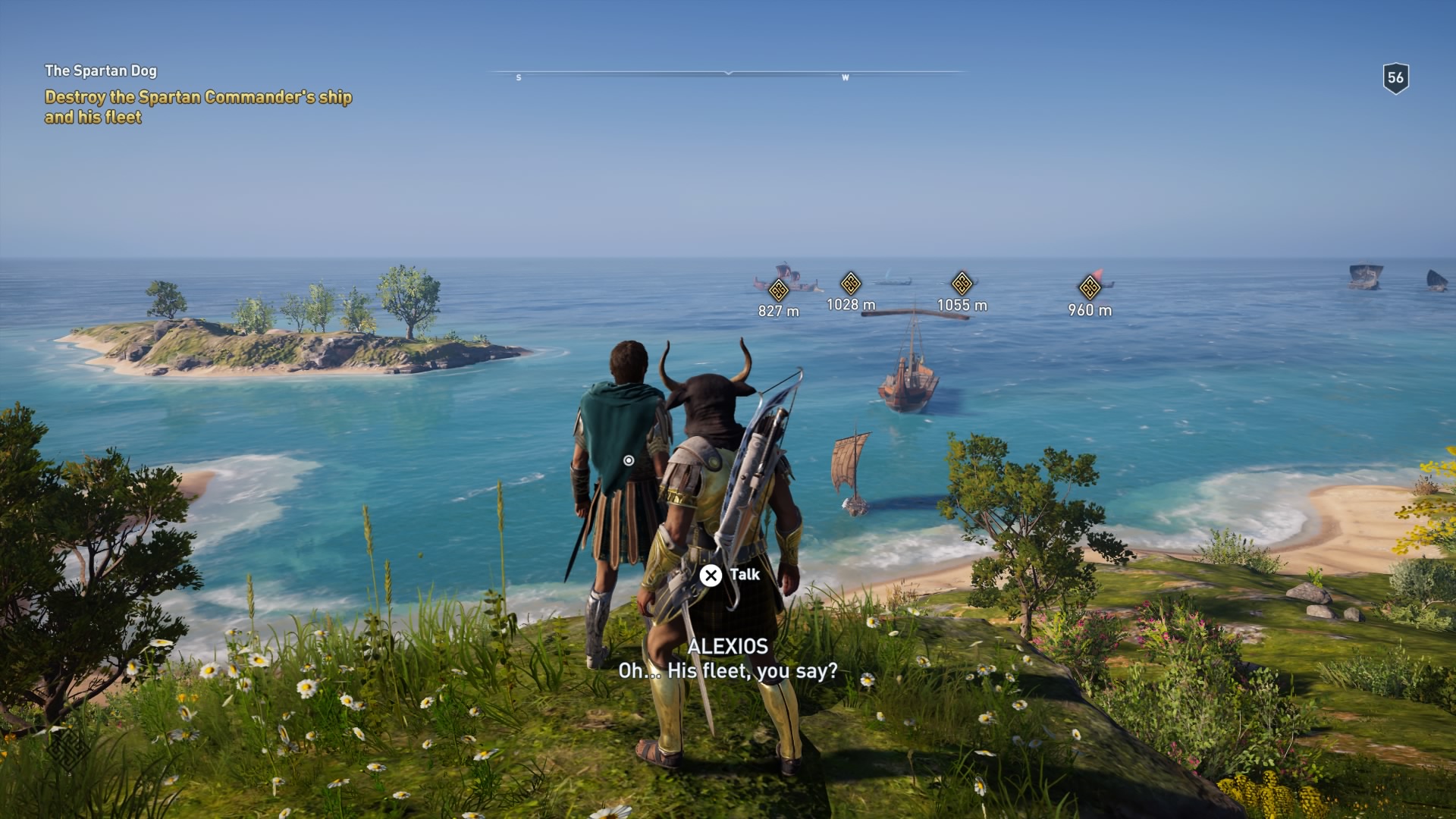The width and height of the screenshot is (1456, 819).
Task: Select the S marker on the compass
Action: point(519,77)
